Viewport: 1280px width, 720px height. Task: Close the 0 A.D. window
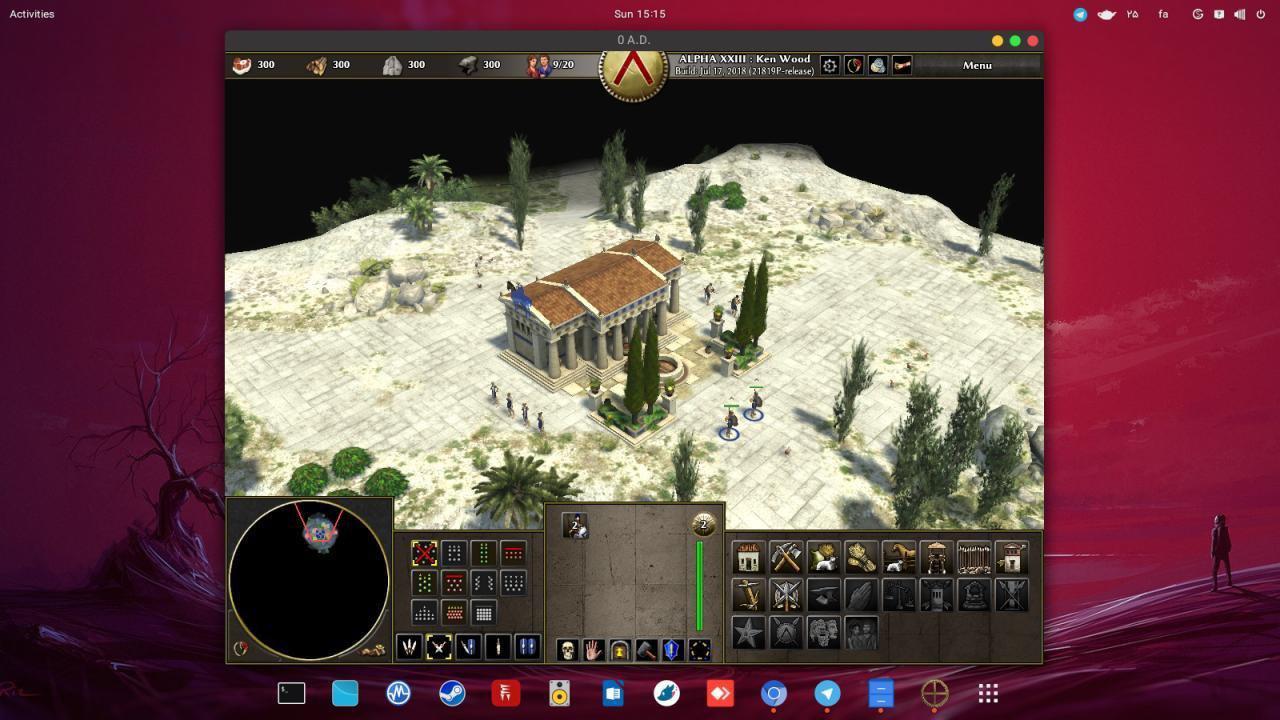click(x=1033, y=40)
